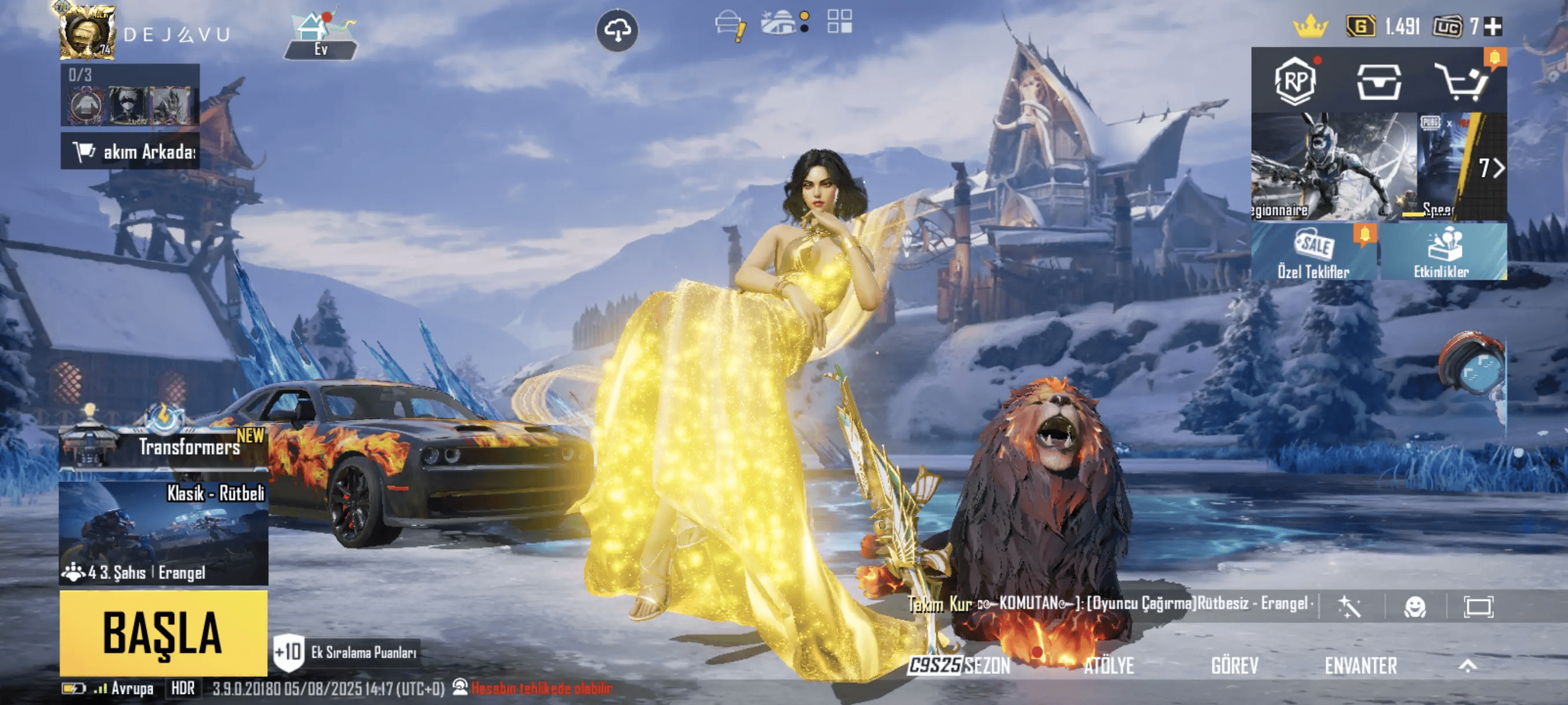Open the GÖREV missions menu

1234,666
